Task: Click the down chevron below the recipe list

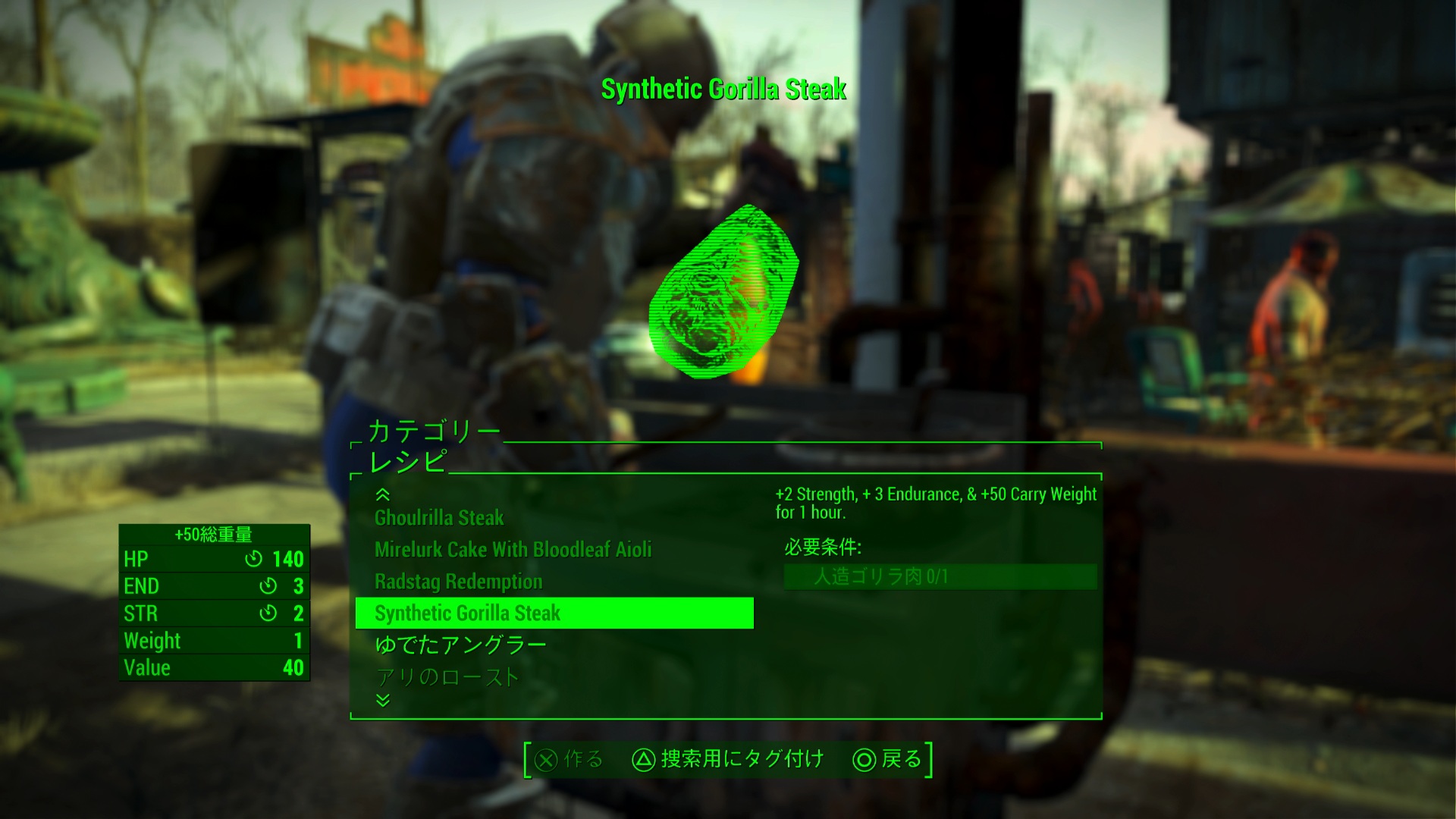Action: [x=383, y=700]
